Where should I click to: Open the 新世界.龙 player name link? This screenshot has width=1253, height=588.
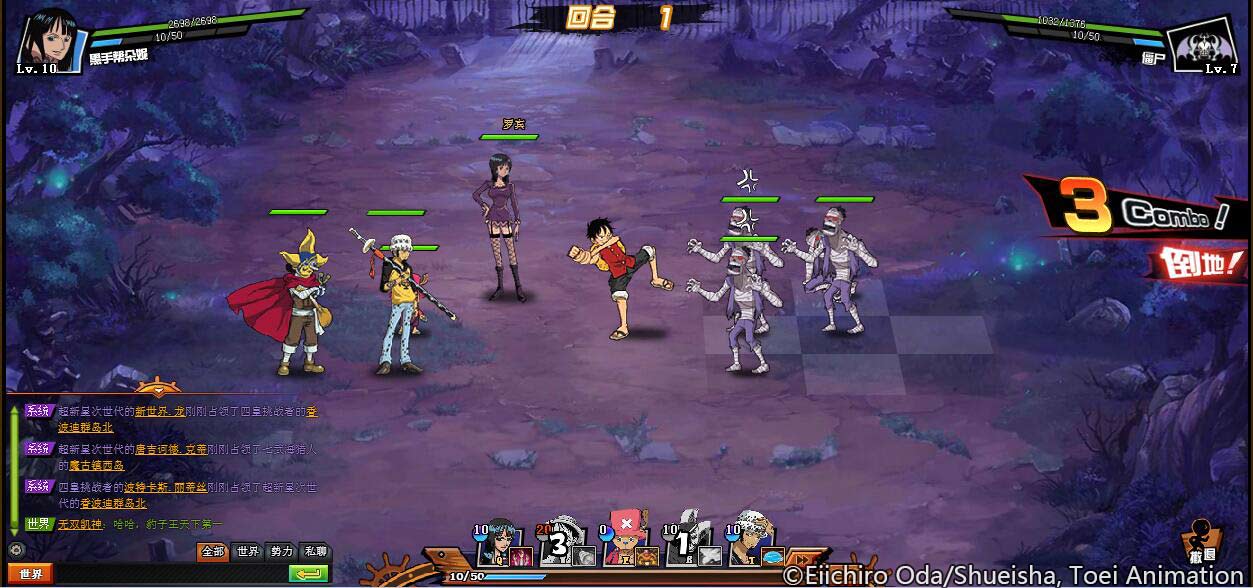(x=160, y=411)
